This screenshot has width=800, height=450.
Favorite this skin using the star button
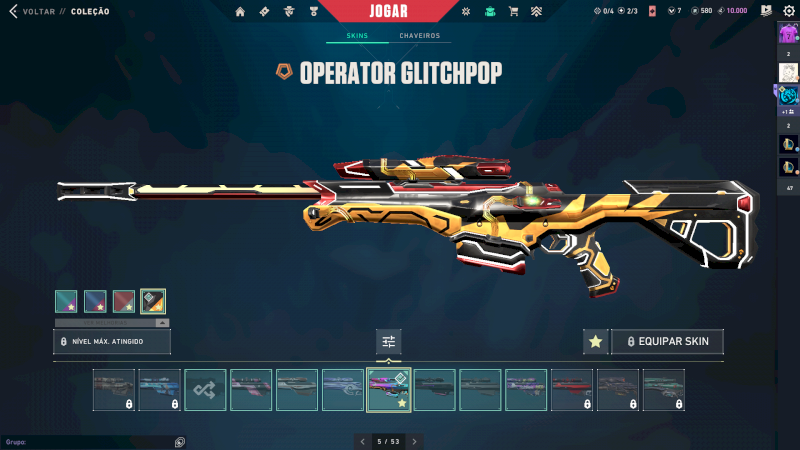point(595,342)
